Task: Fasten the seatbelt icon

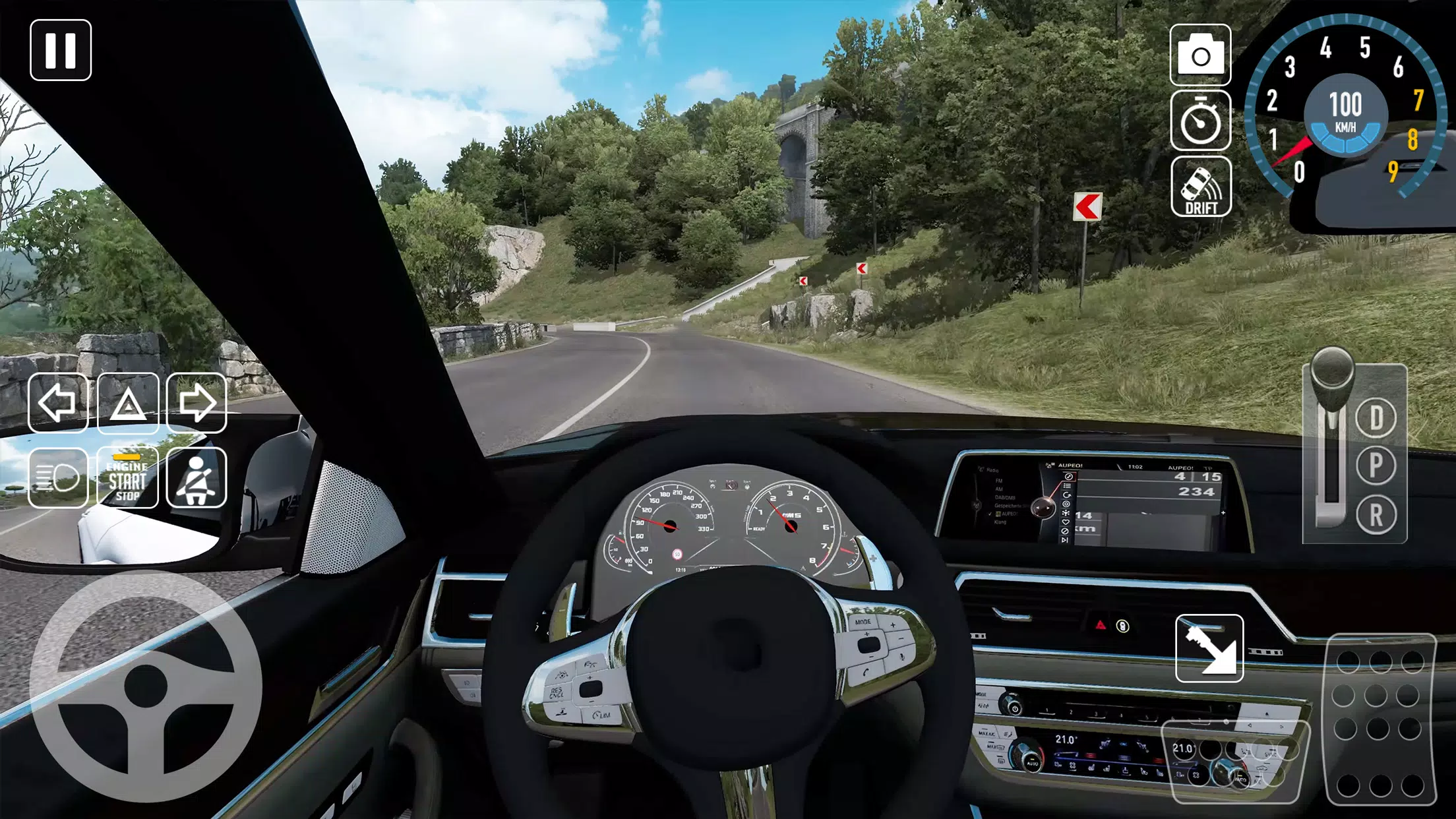Action: (197, 477)
